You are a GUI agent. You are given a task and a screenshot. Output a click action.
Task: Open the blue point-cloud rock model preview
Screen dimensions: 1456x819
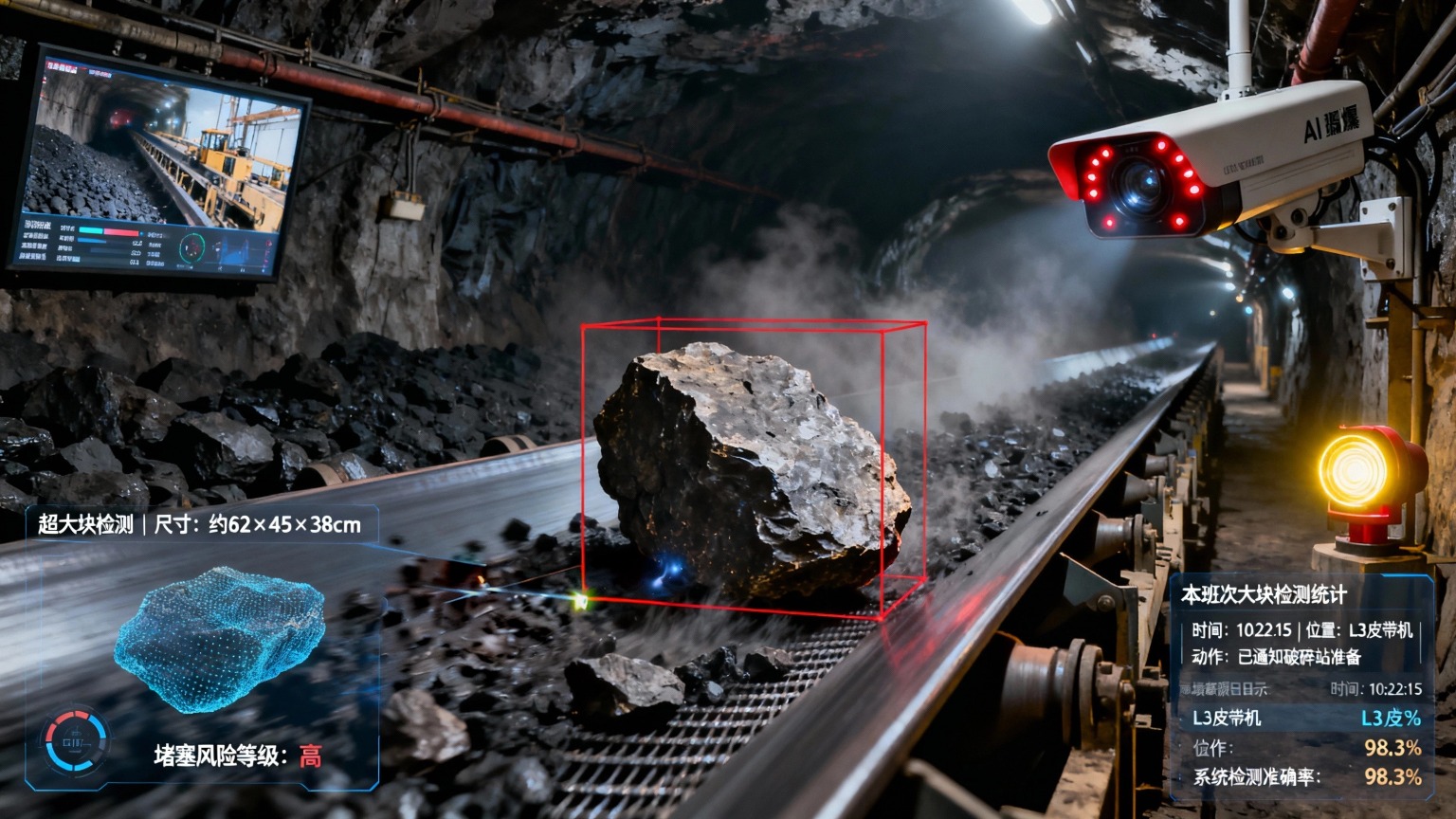point(220,637)
